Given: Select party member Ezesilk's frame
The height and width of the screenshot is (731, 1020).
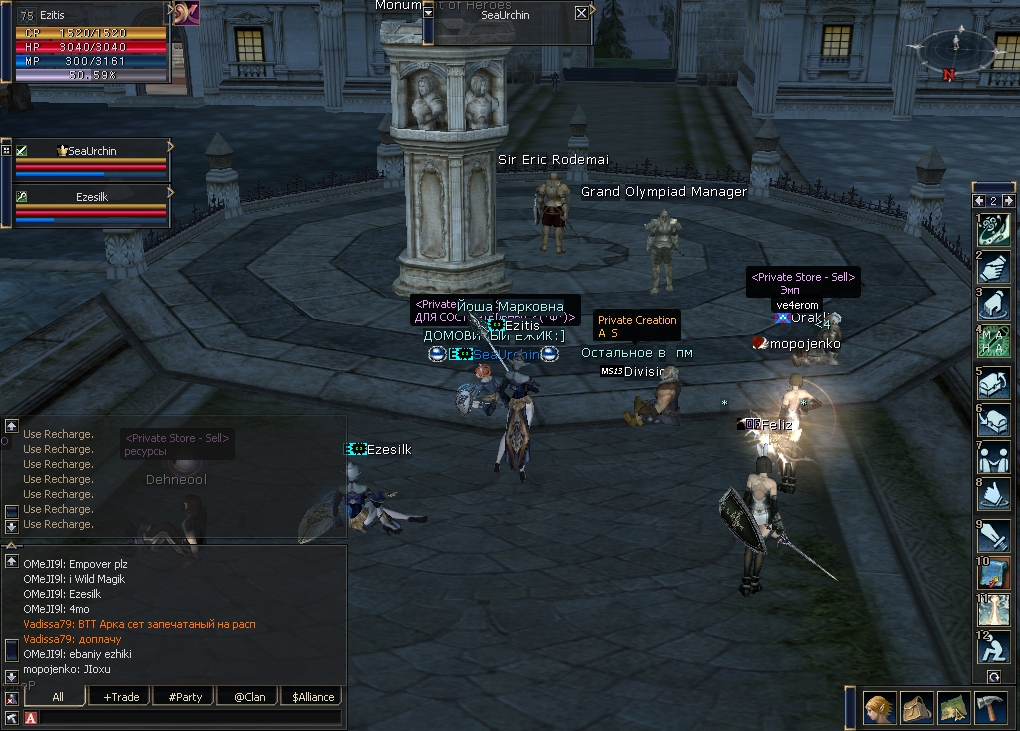Looking at the screenshot, I should coord(92,206).
